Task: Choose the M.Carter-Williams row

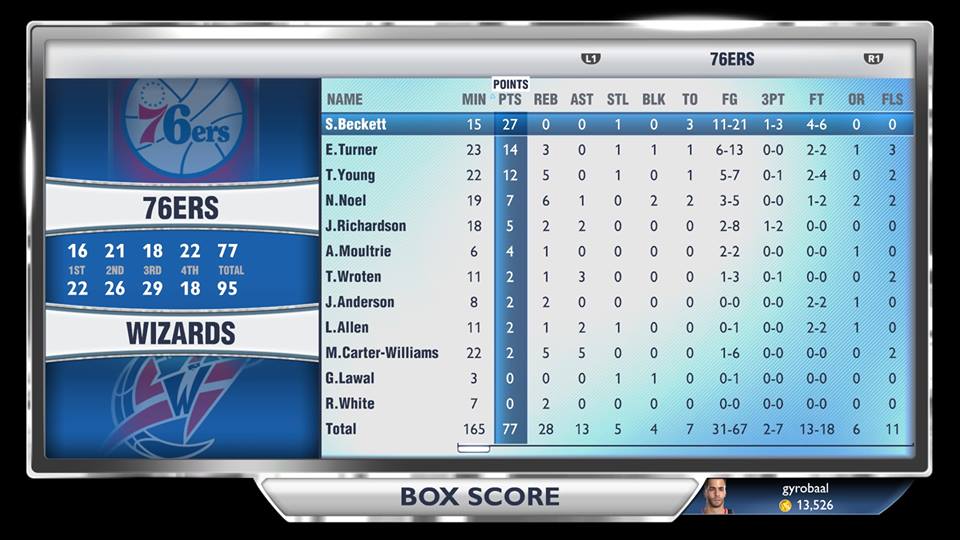Action: click(382, 353)
